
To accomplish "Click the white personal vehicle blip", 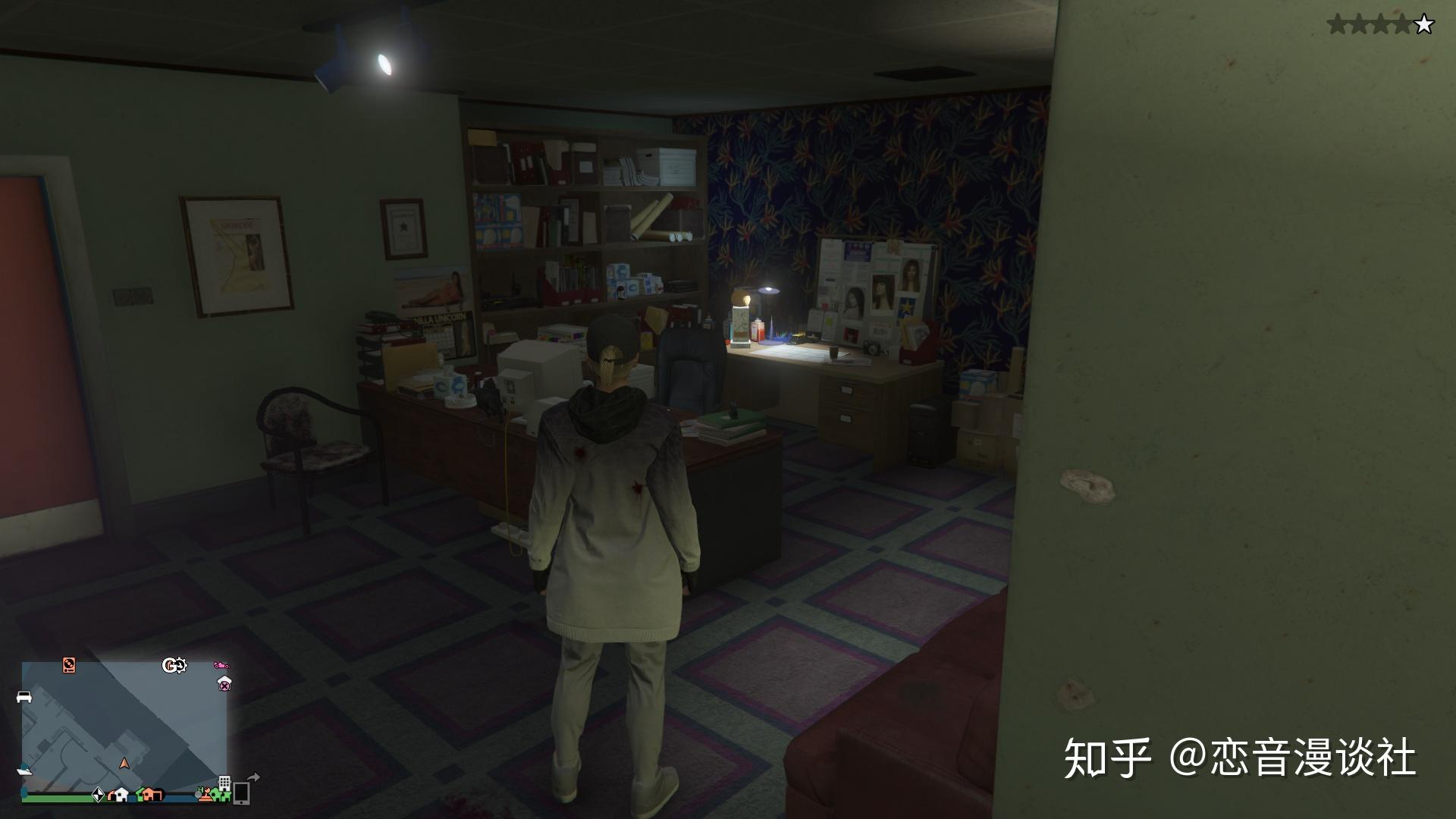I will click(24, 697).
